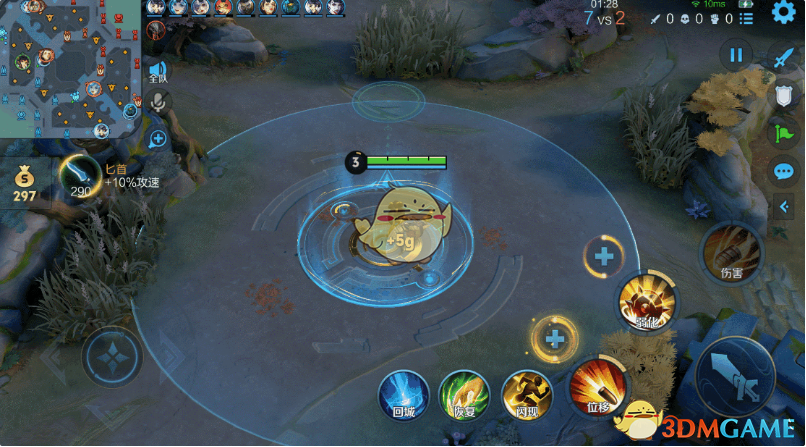Level up the 位移 skill via plus button
The height and width of the screenshot is (447, 806).
click(x=553, y=339)
